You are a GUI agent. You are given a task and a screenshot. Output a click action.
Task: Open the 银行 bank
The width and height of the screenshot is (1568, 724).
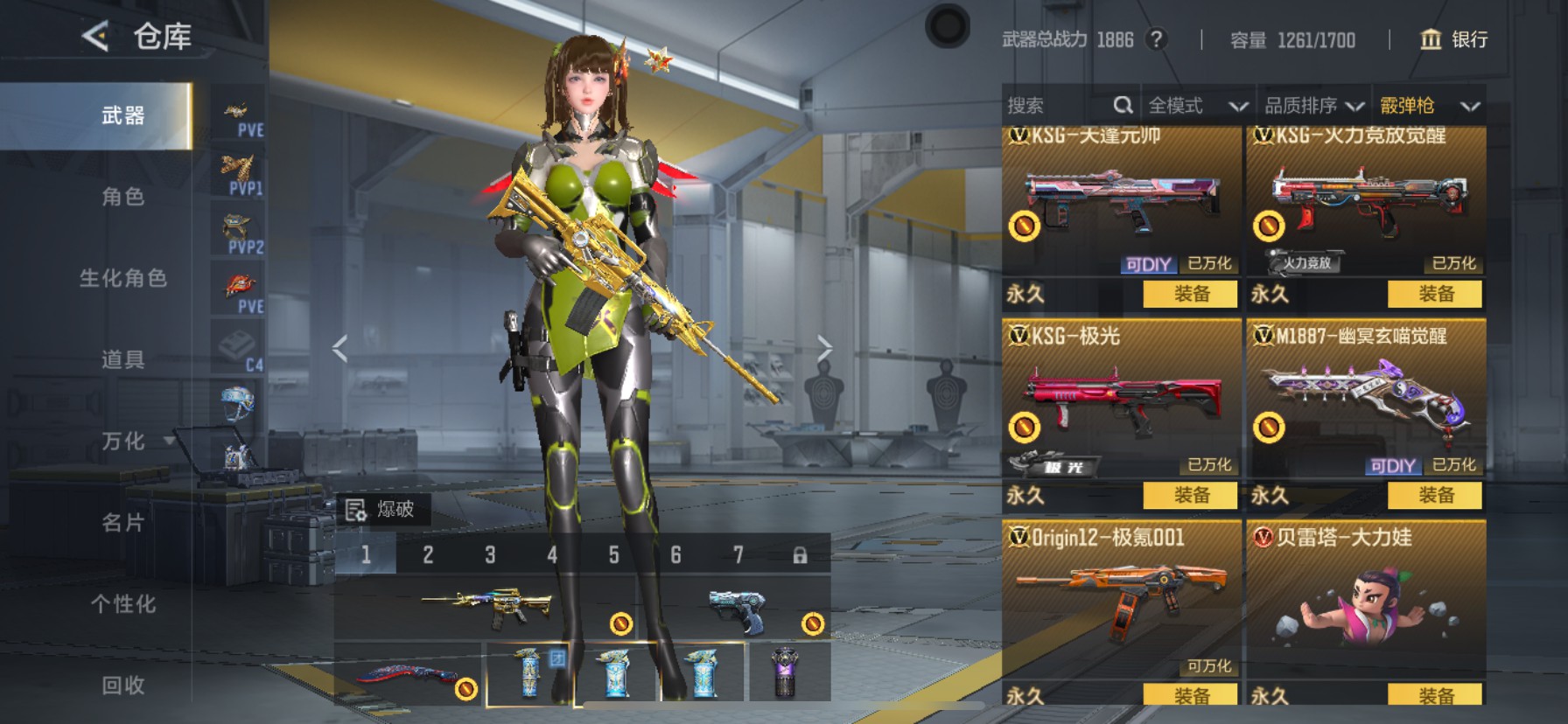tap(1453, 39)
